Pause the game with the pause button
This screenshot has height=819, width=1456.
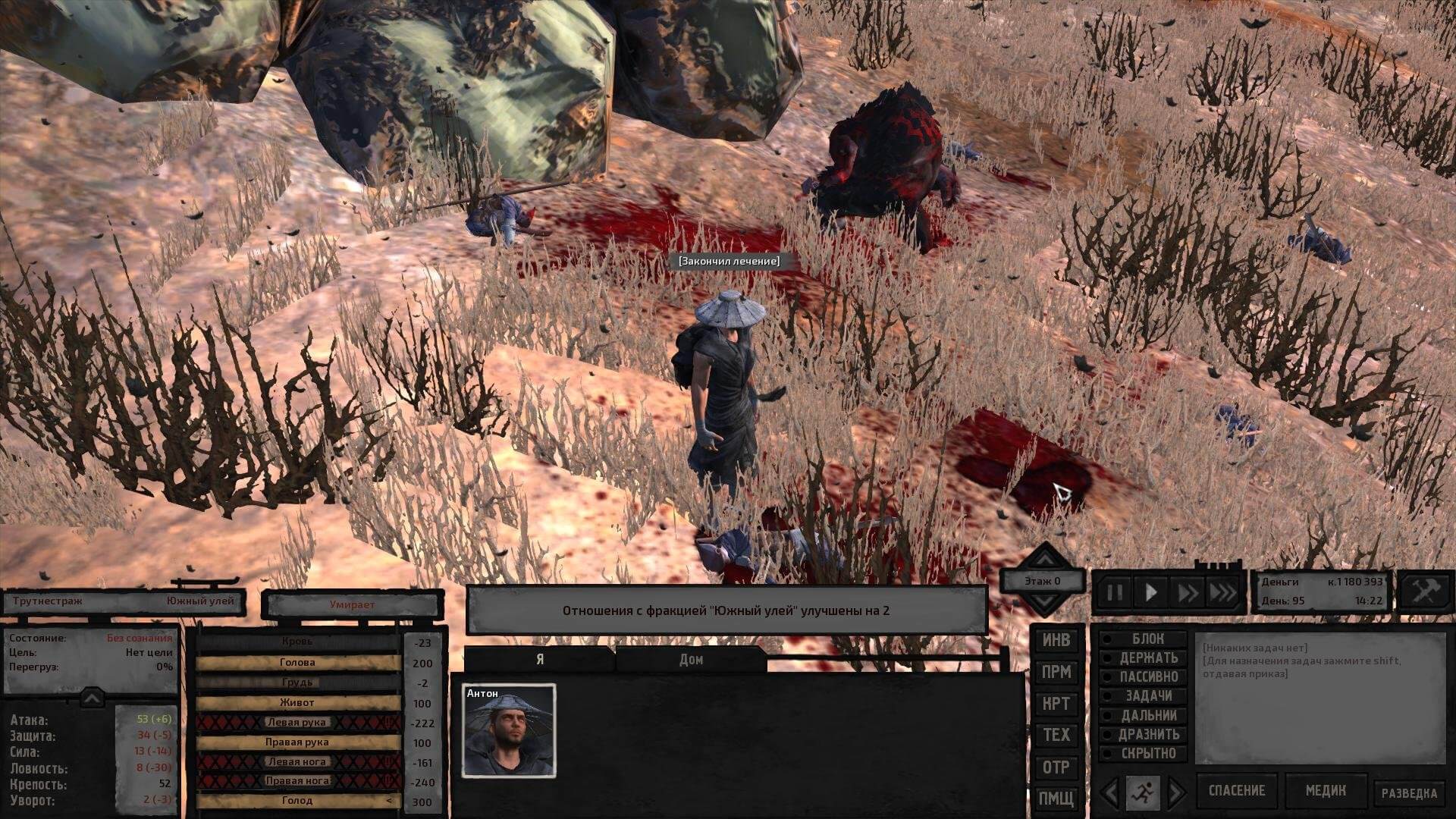pos(1114,592)
